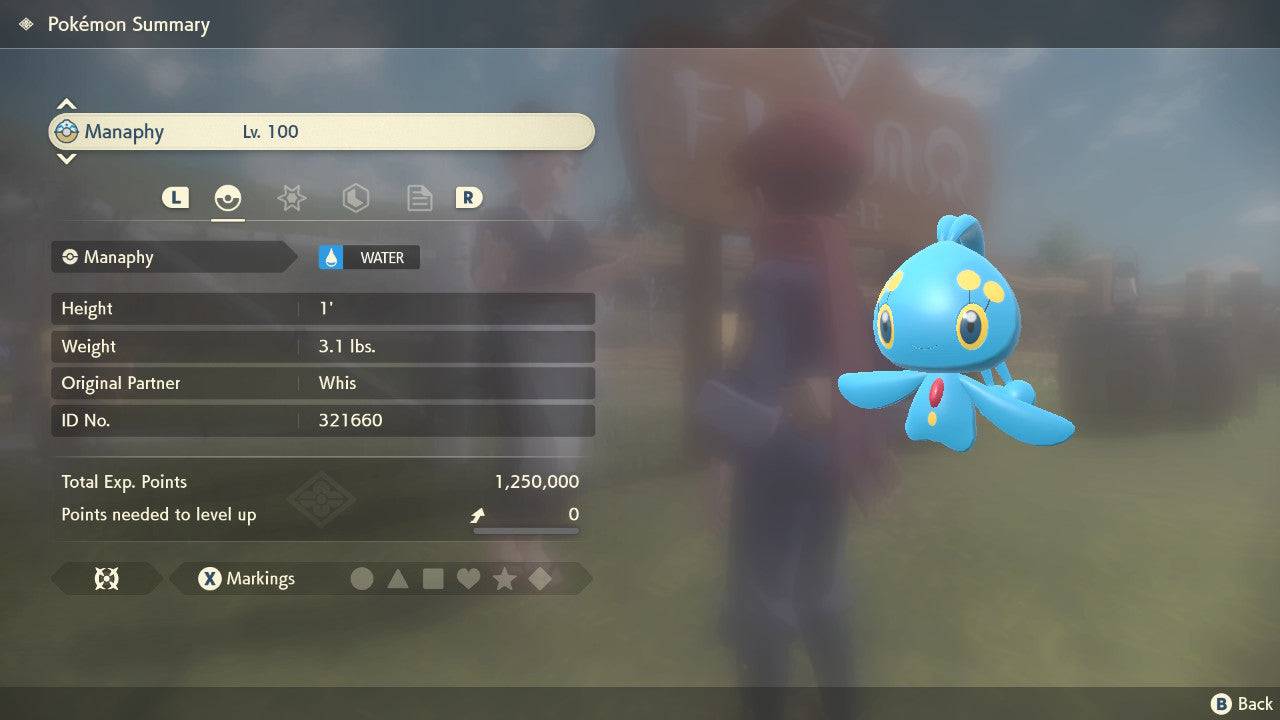
Task: Select the Manaphy Lv. 100 name bar
Action: pyautogui.click(x=322, y=132)
